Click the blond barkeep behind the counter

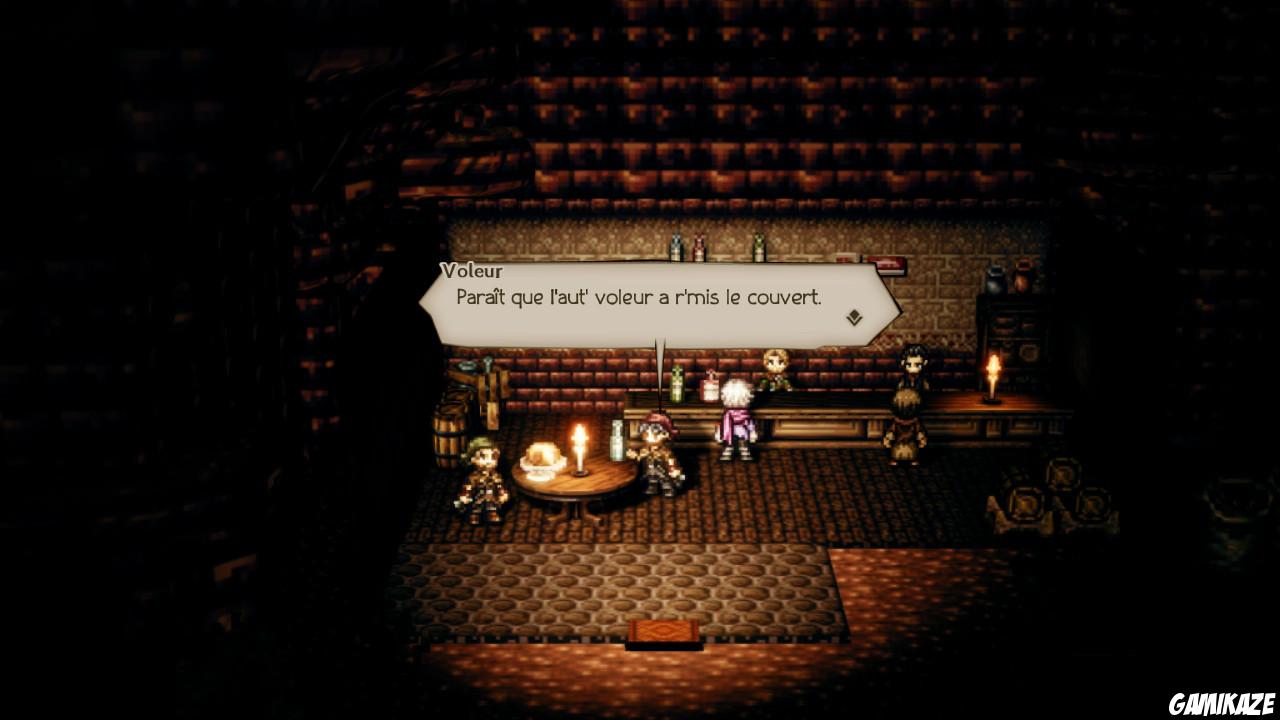[x=775, y=372]
